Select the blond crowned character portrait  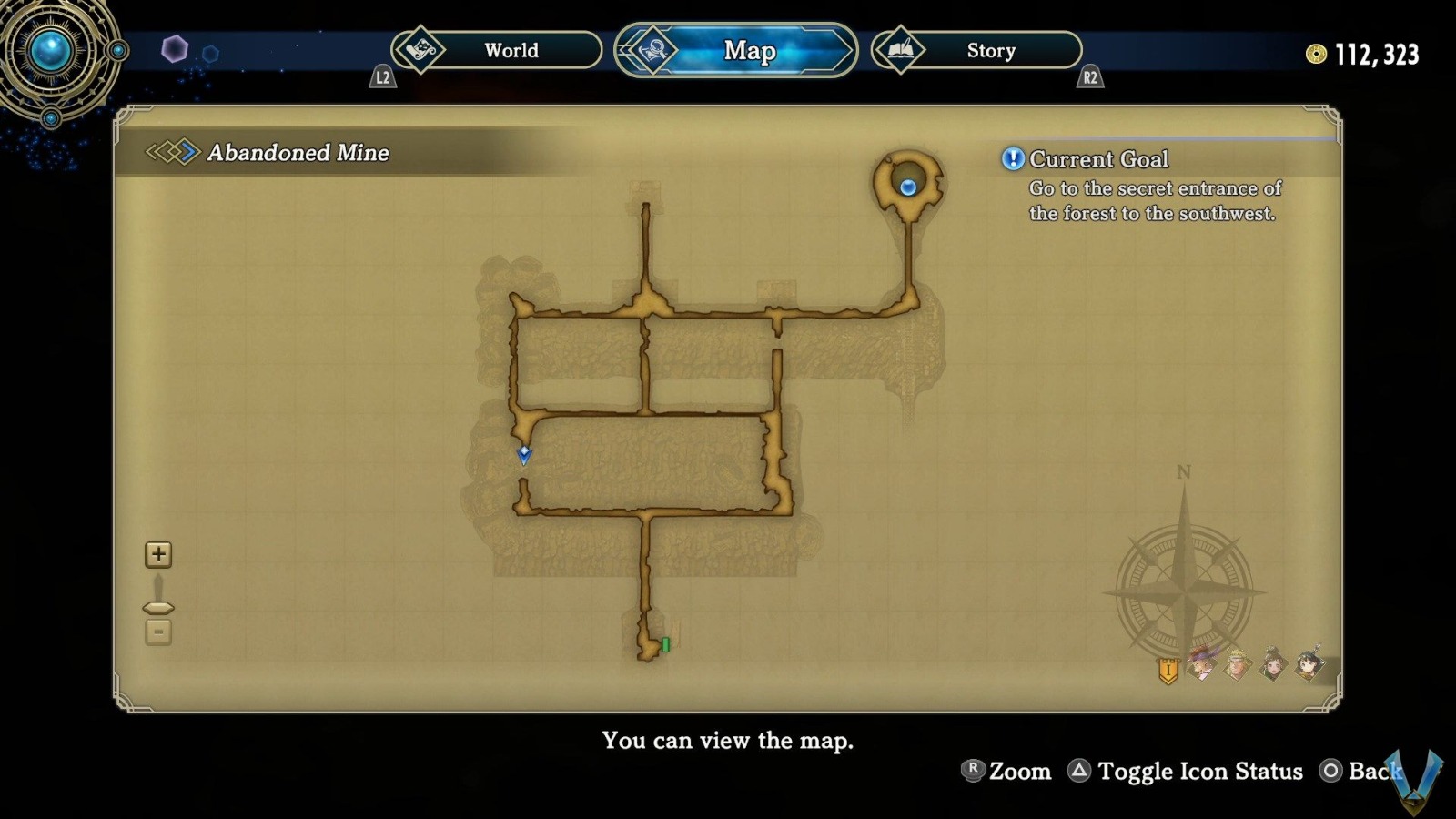pyautogui.click(x=1238, y=667)
